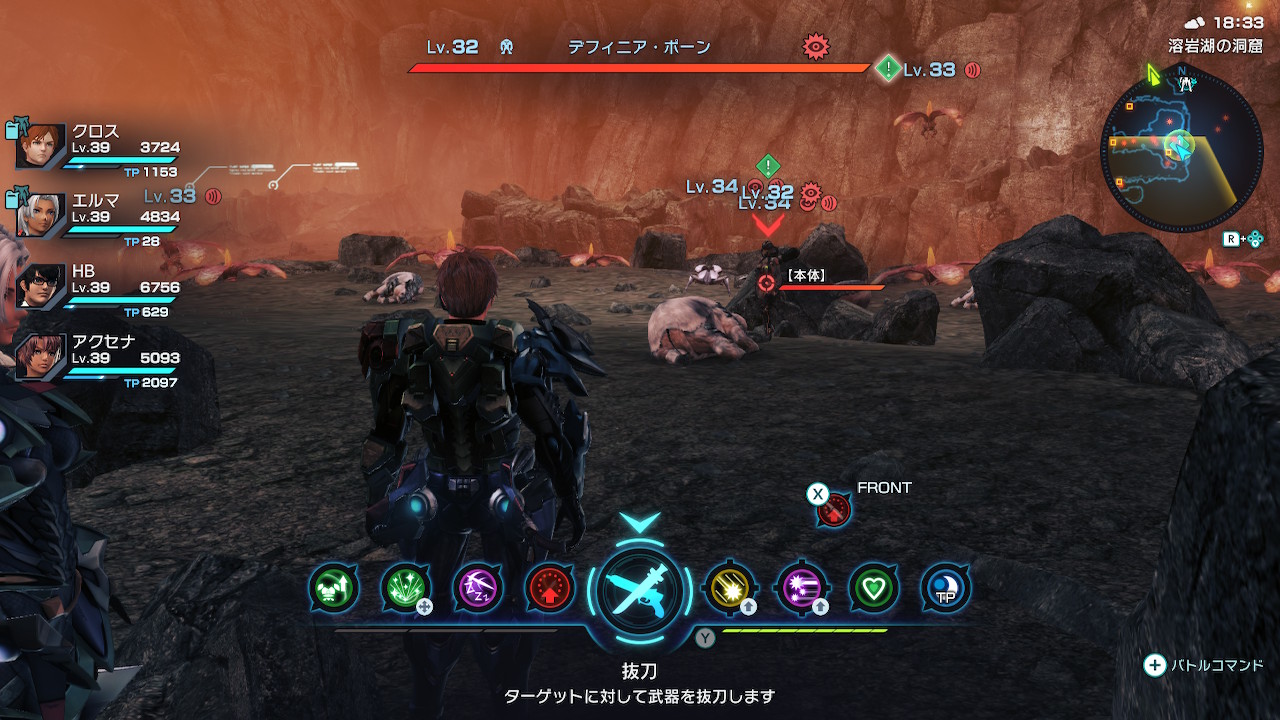
Task: Open the バトルコマンド menu
Action: (x=1204, y=665)
